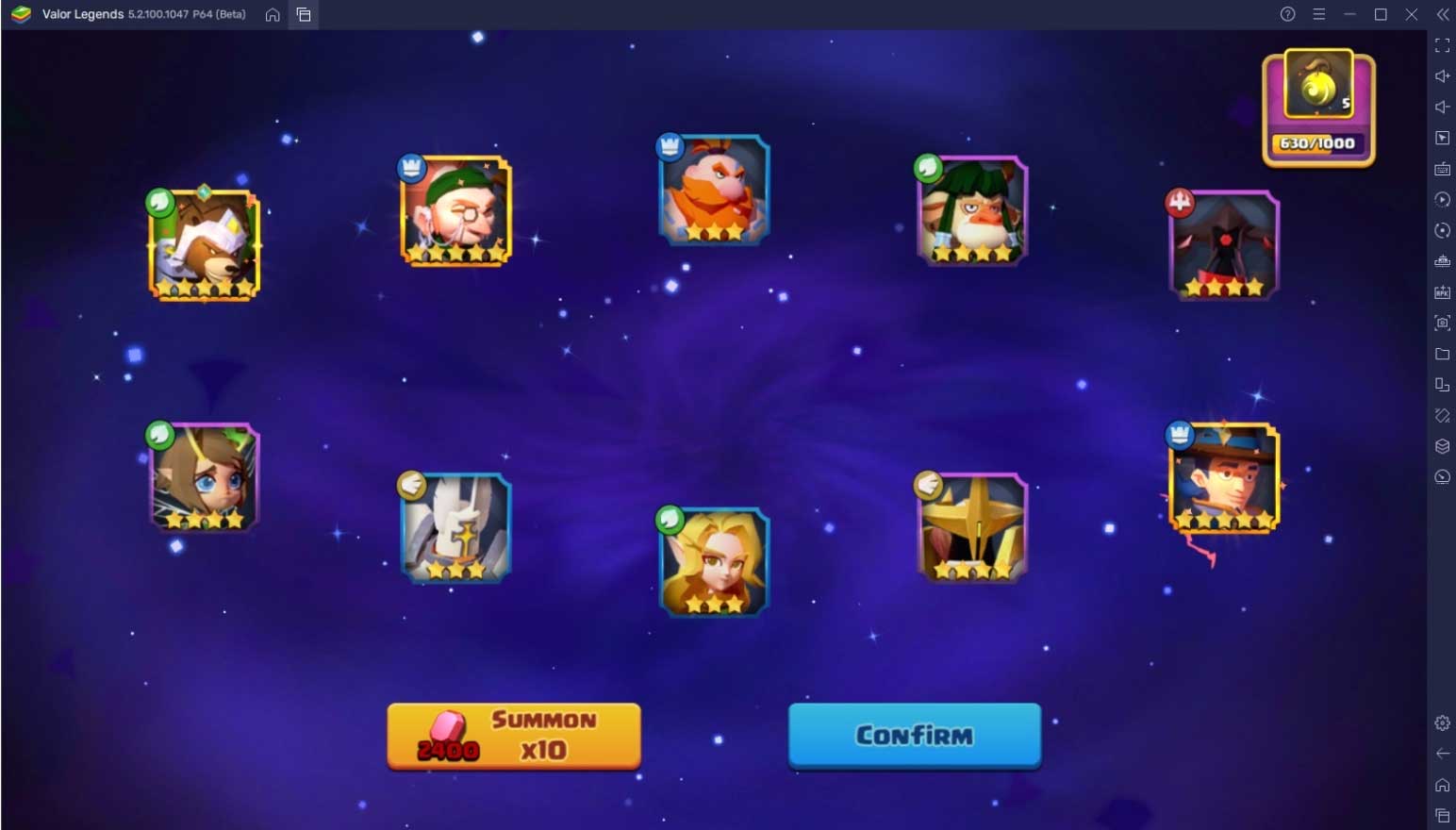Go to Android home via sidebar house icon
This screenshot has width=1456, height=830.
click(1442, 784)
